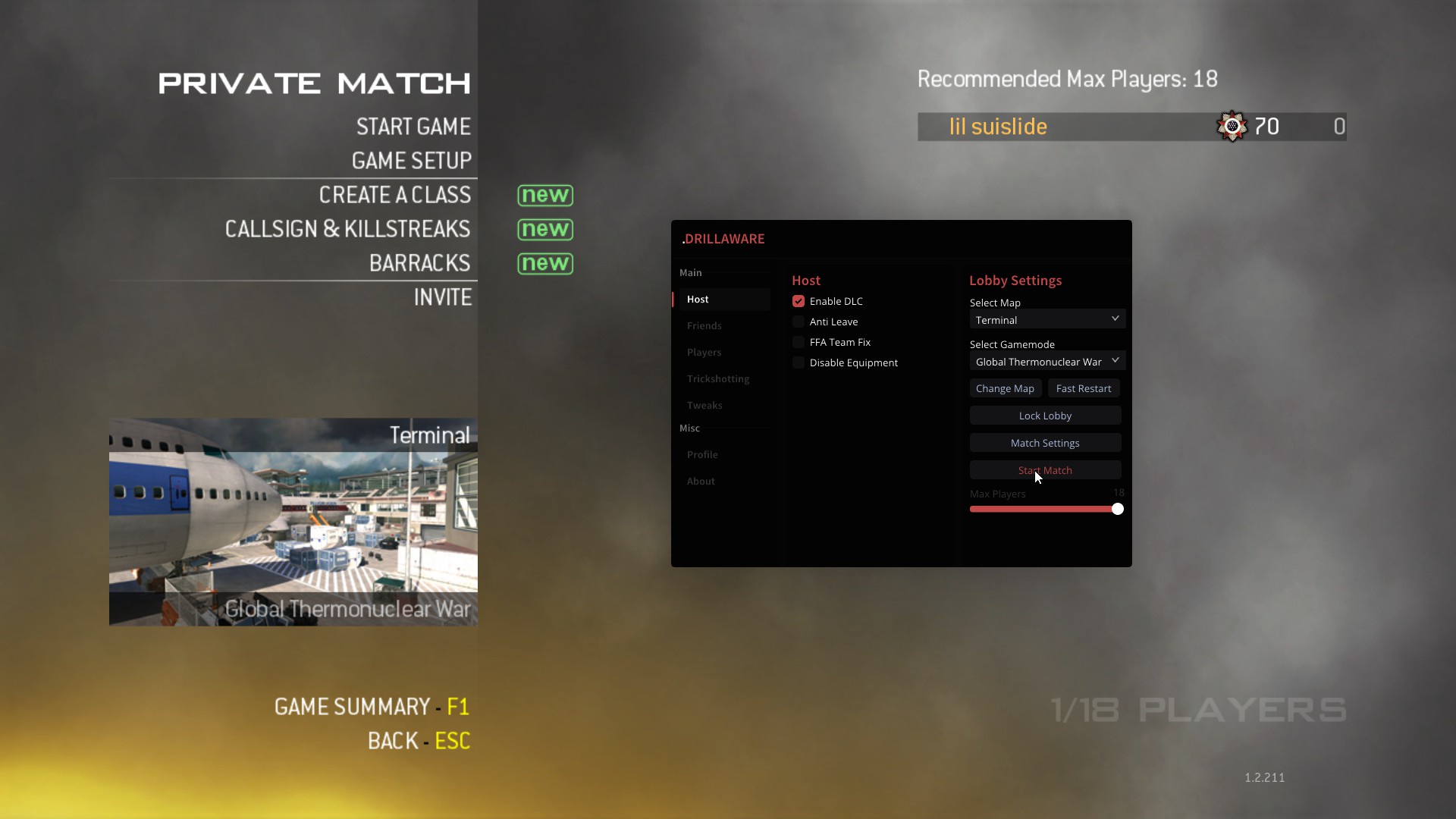The image size is (1456, 819).
Task: Open the About page under Misc
Action: pos(700,481)
